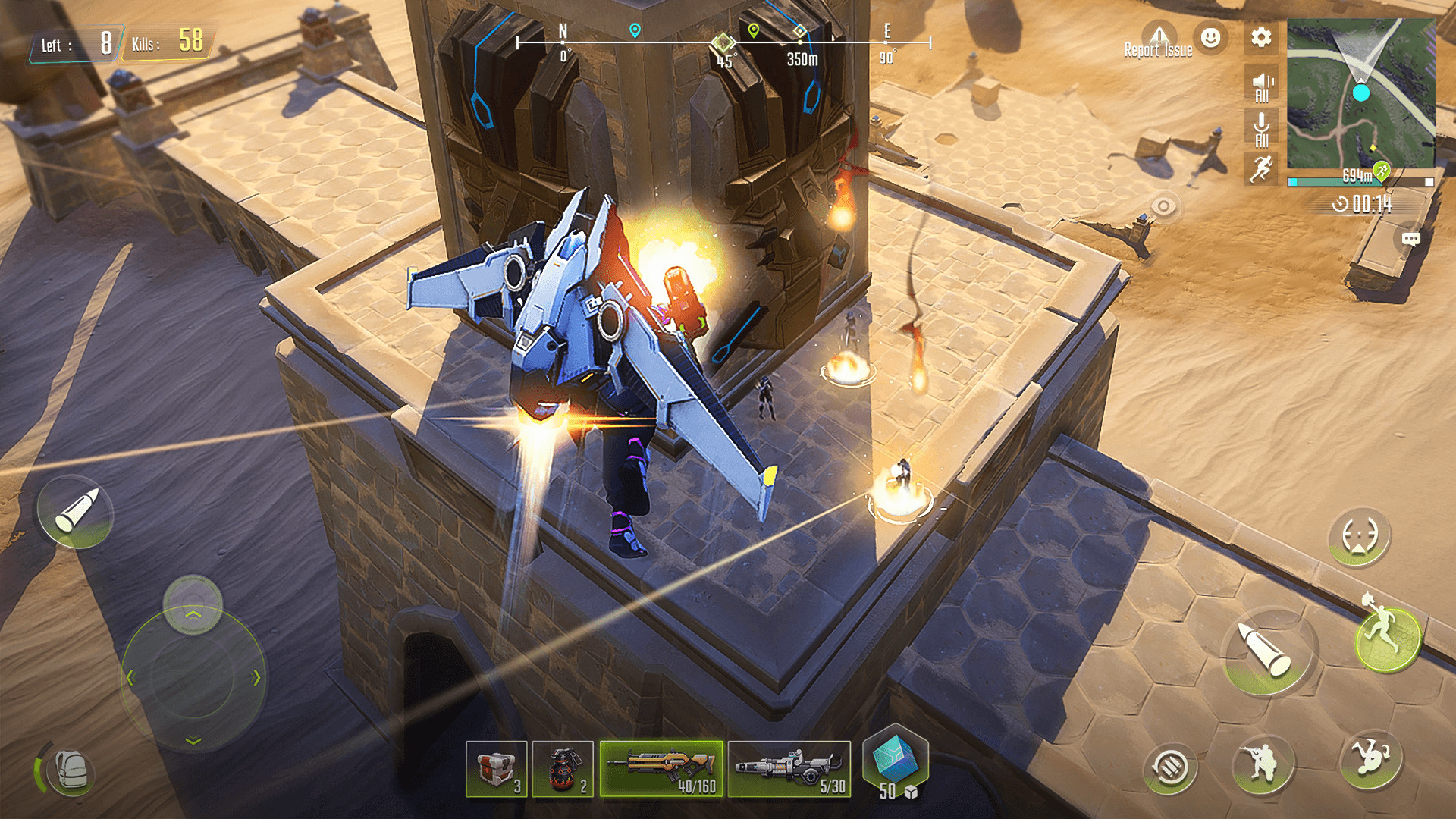This screenshot has width=1456, height=819.
Task: Select the grenade slot
Action: (563, 770)
